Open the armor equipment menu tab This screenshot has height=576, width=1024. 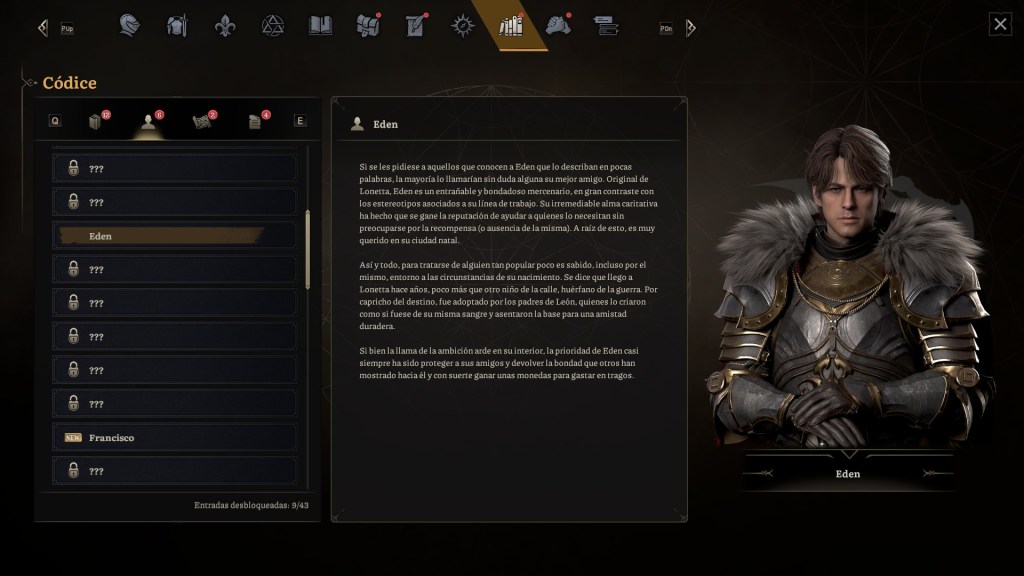point(177,25)
